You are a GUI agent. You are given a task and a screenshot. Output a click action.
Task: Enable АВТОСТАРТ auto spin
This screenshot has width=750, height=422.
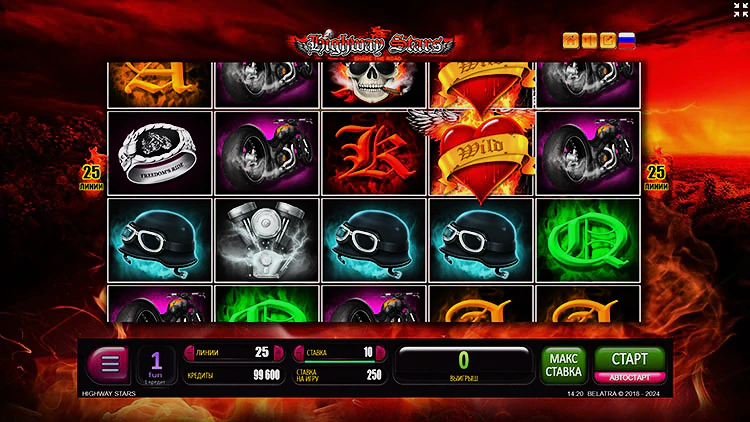pyautogui.click(x=629, y=377)
